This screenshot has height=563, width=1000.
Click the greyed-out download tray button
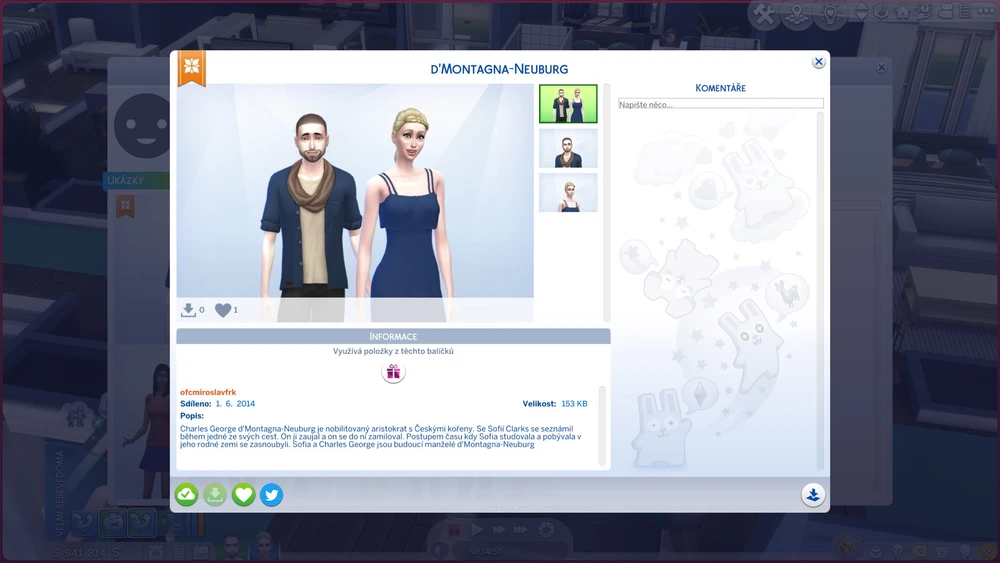(215, 494)
